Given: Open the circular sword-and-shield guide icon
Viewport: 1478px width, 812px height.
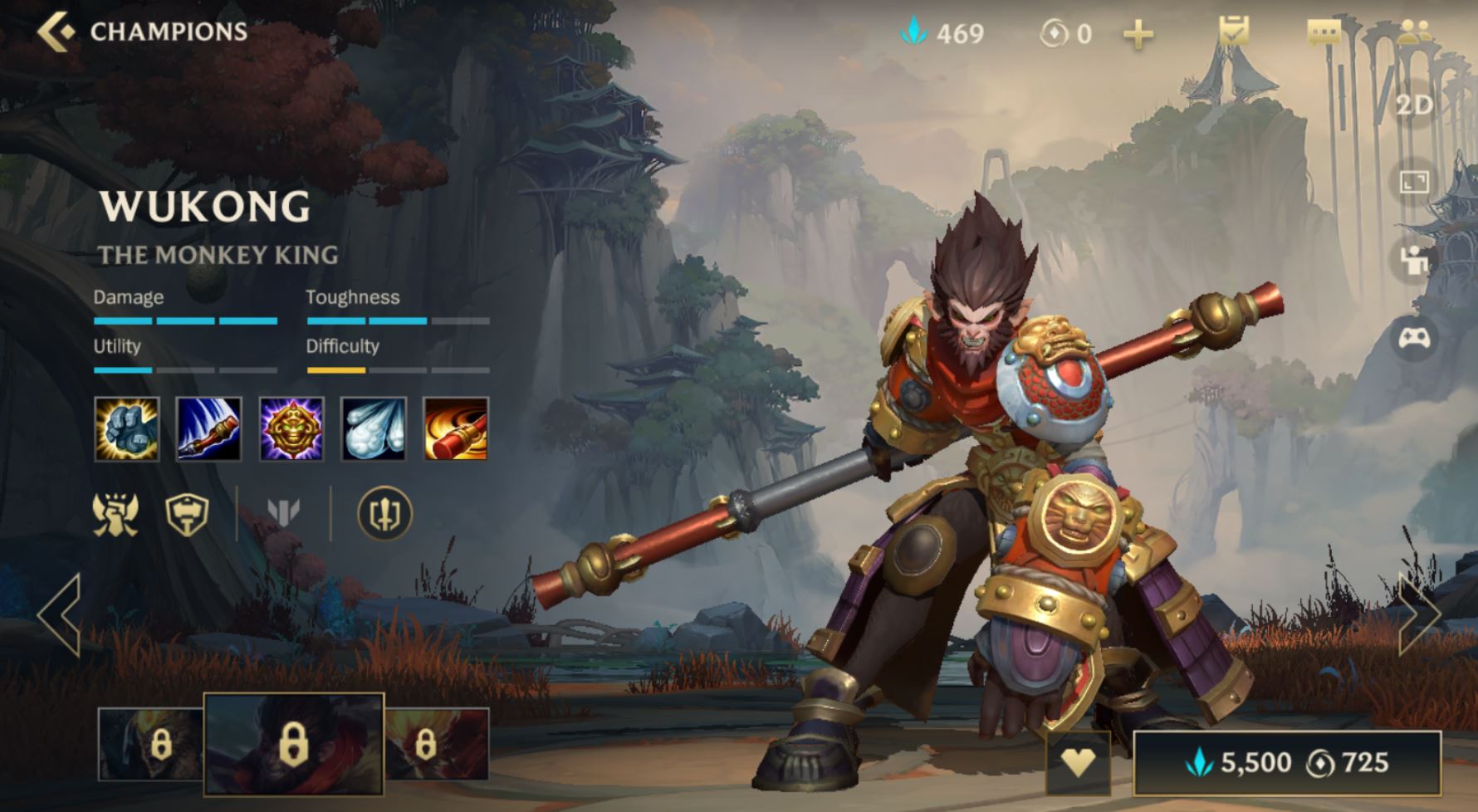Looking at the screenshot, I should pyautogui.click(x=384, y=514).
